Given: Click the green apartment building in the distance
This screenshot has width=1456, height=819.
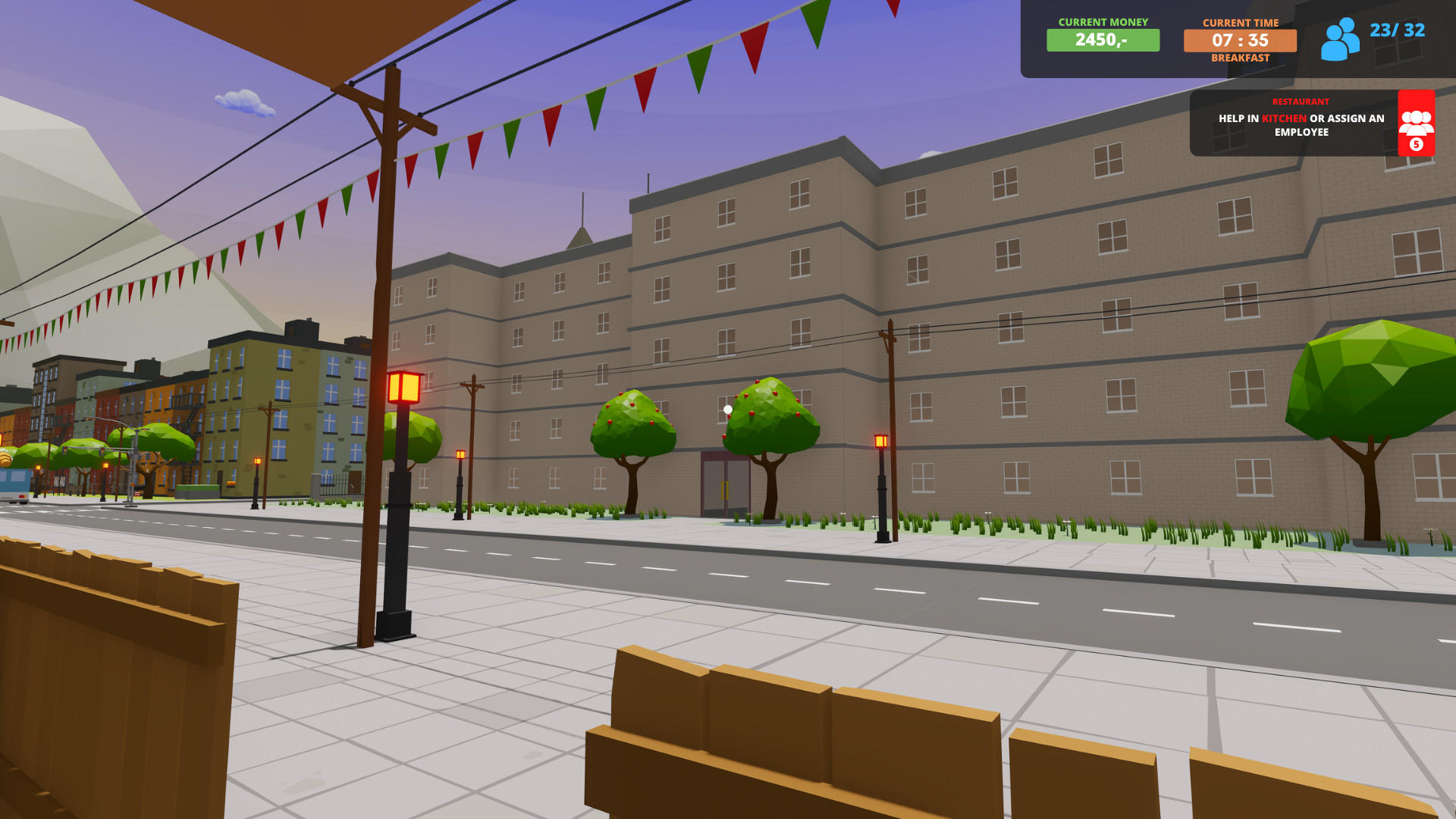Looking at the screenshot, I should tap(265, 394).
